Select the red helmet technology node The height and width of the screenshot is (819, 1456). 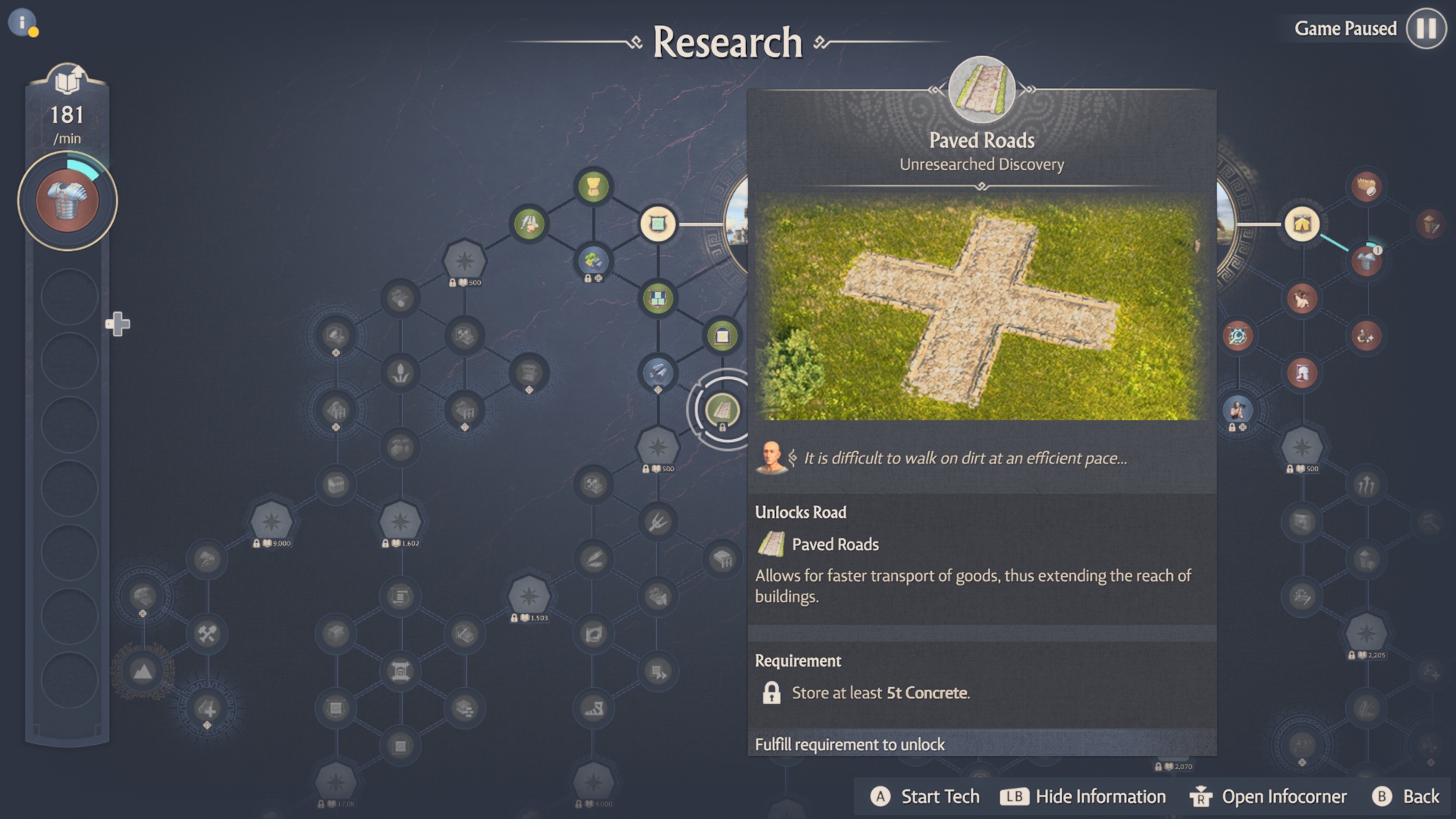coord(1301,373)
